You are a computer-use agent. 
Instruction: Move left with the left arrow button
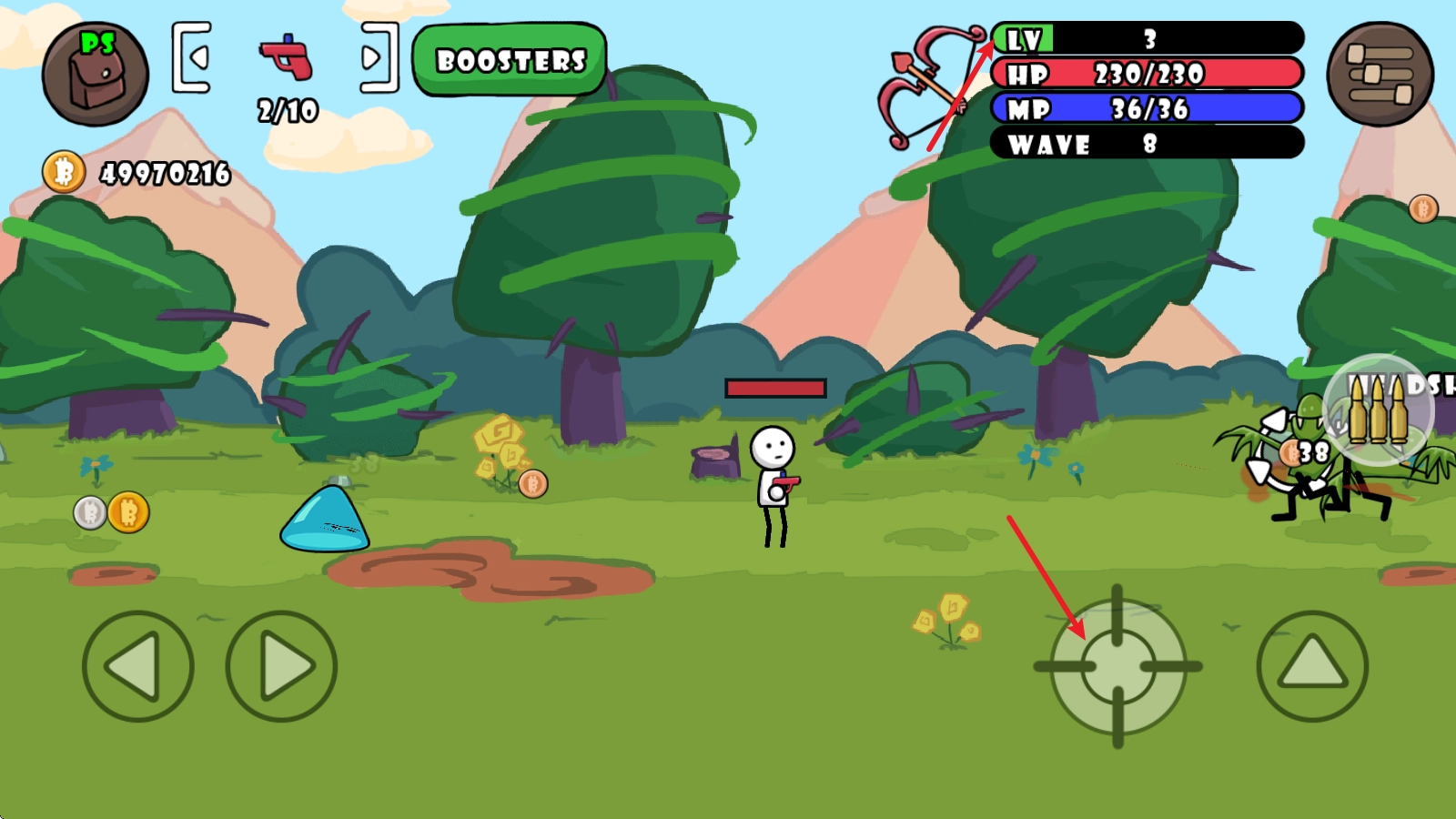137,667
